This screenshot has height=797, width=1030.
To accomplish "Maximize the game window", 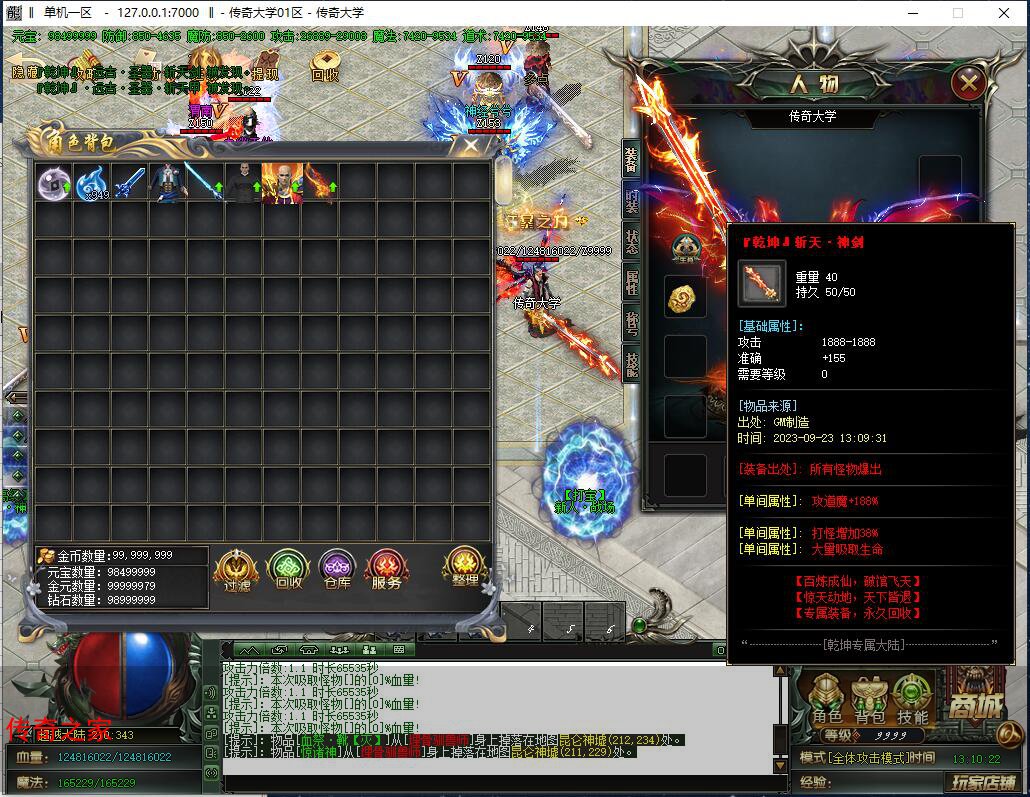I will 958,13.
